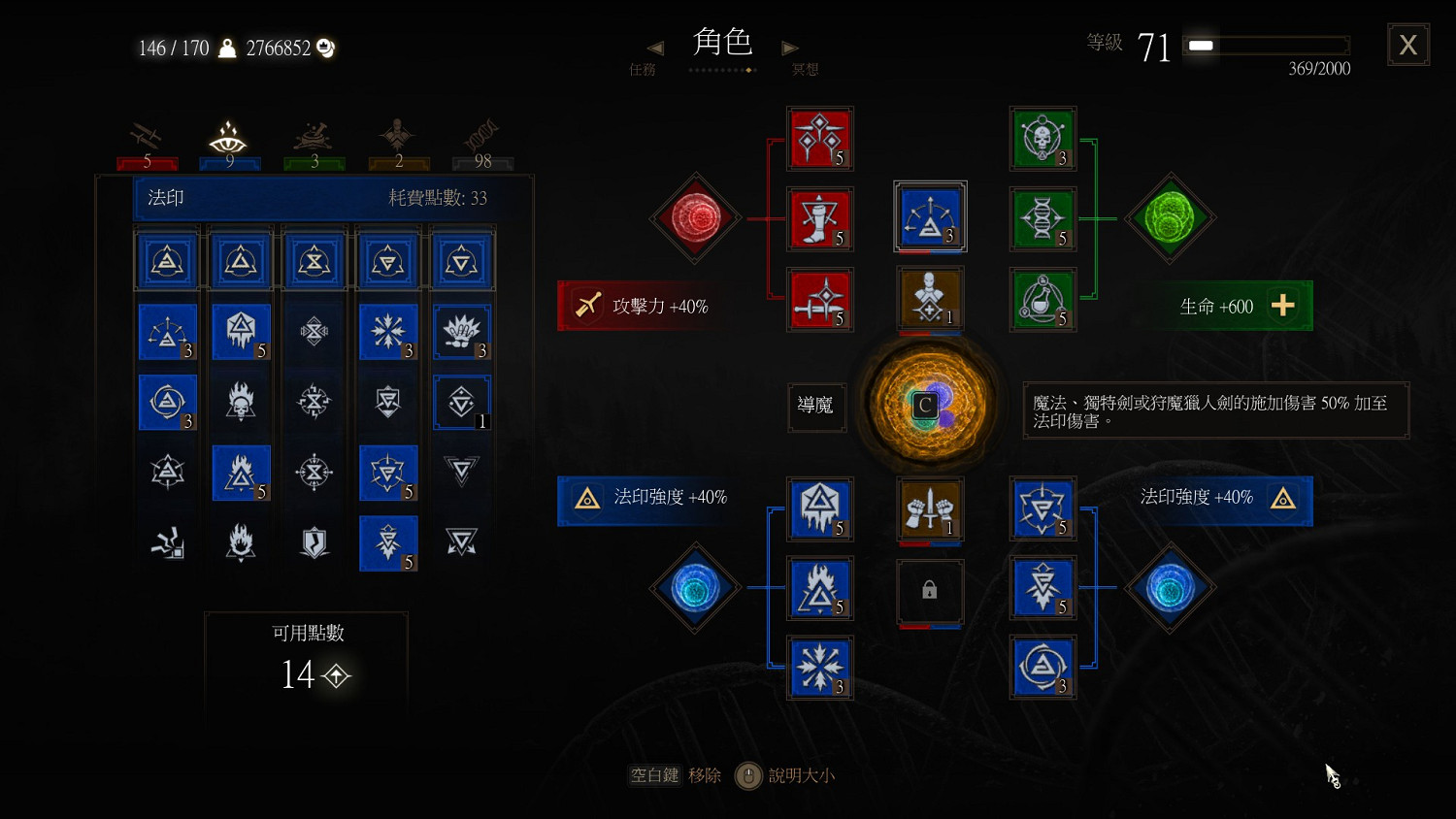This screenshot has width=1456, height=819.
Task: Select the Alchemy skills category icon
Action: click(x=313, y=136)
